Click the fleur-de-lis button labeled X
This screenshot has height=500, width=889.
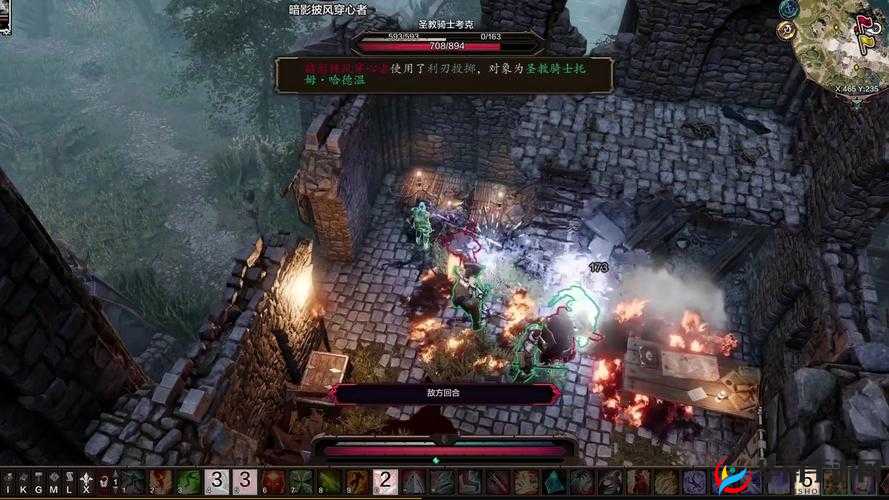87,483
